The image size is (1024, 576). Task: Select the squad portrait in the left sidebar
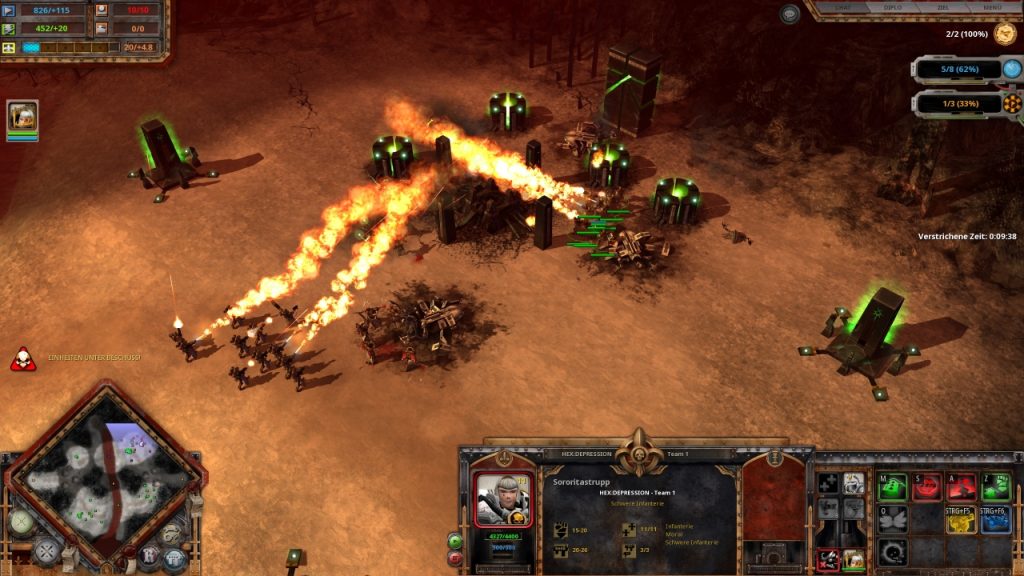tap(22, 116)
